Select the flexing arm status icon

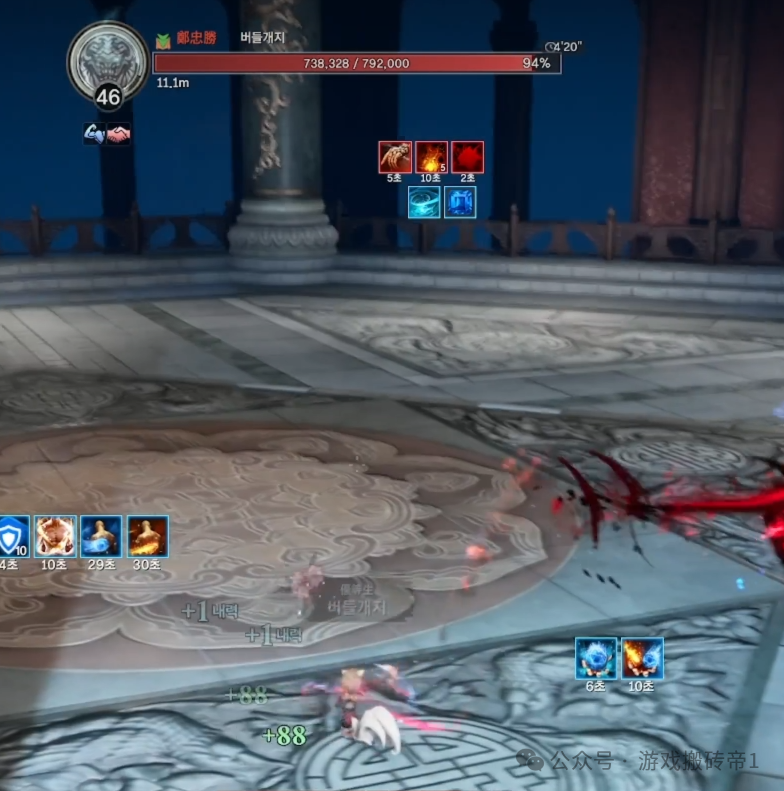[x=95, y=134]
